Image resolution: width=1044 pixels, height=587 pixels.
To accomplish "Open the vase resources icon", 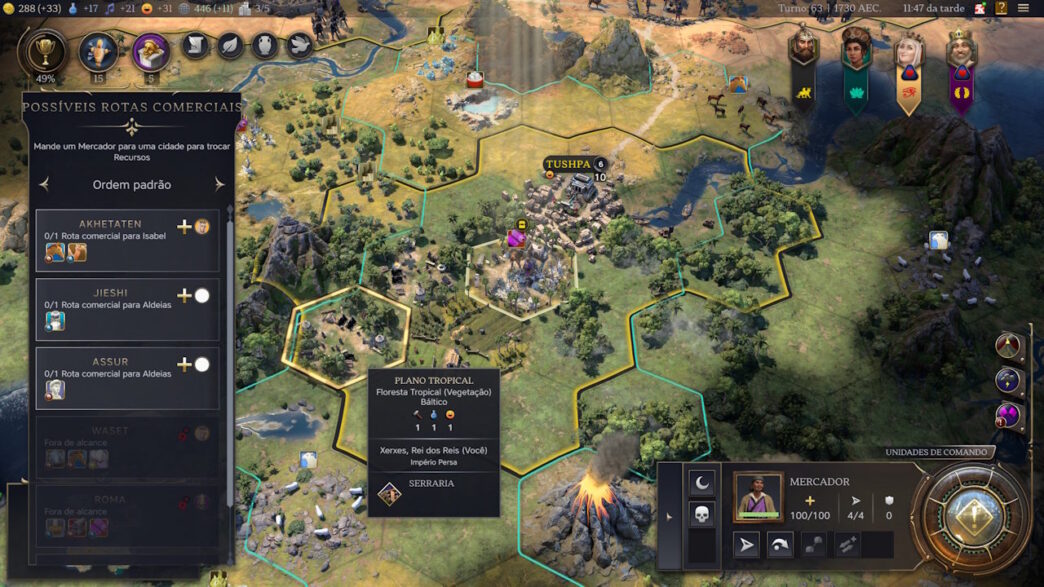I will [265, 45].
